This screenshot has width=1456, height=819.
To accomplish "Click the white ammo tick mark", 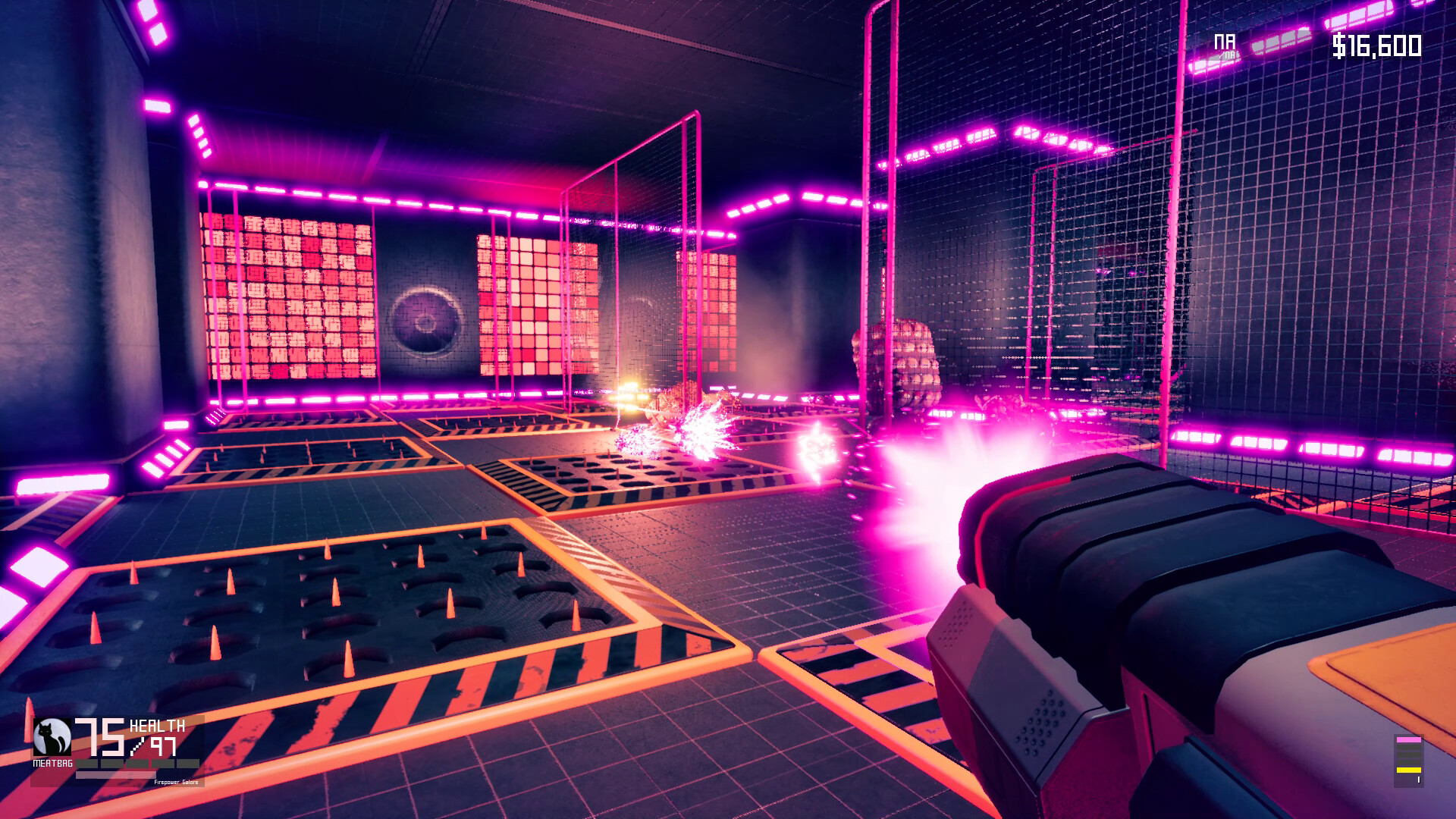I will coord(1419,780).
